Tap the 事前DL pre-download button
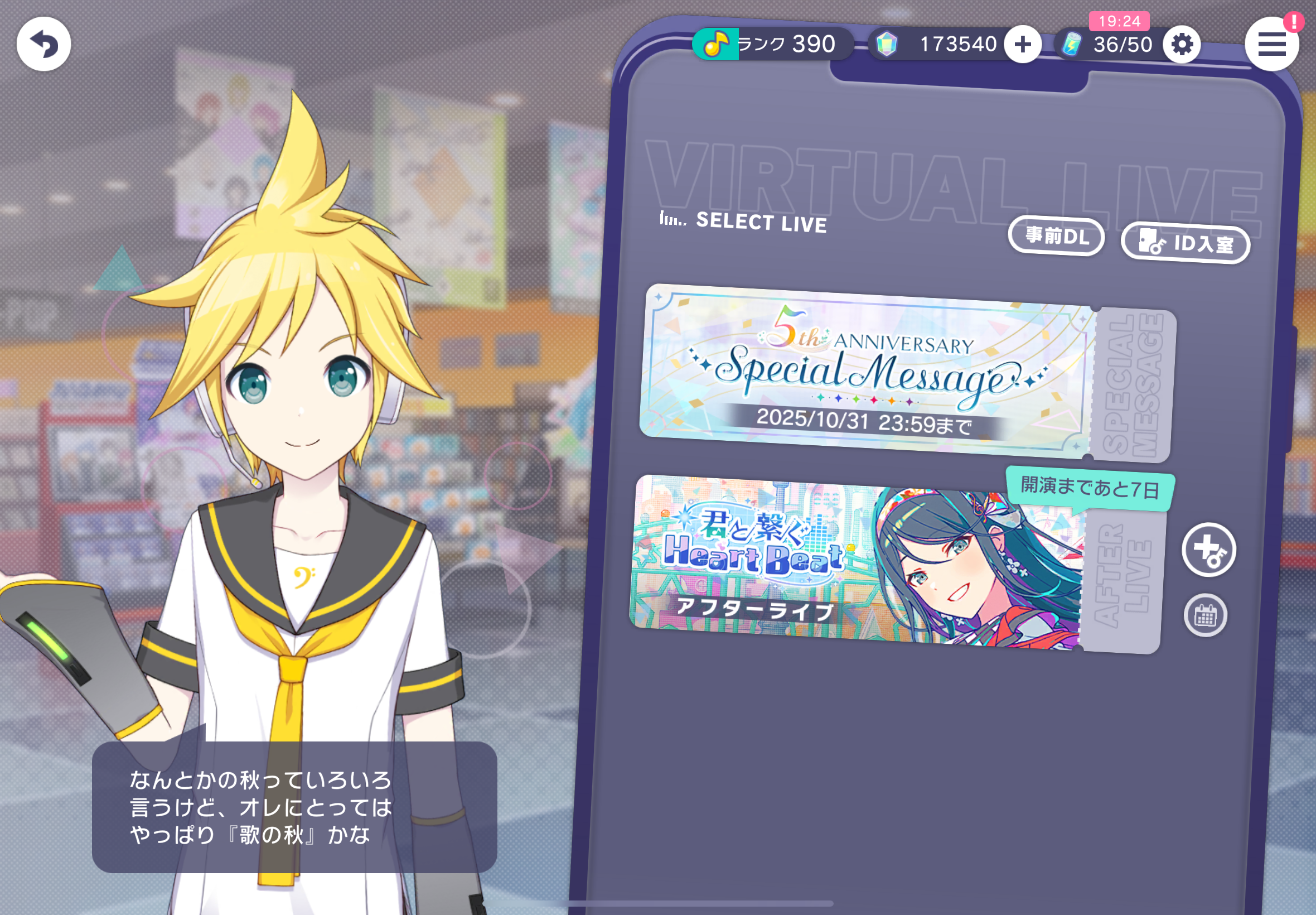The height and width of the screenshot is (915, 1316). 1056,235
